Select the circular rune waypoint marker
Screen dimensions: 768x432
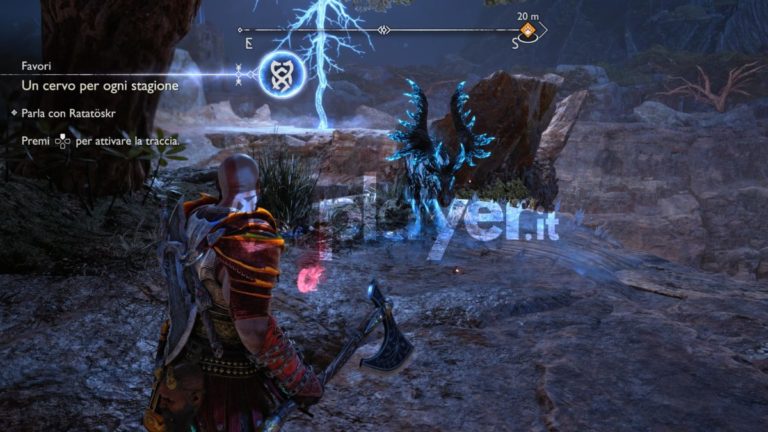282,74
